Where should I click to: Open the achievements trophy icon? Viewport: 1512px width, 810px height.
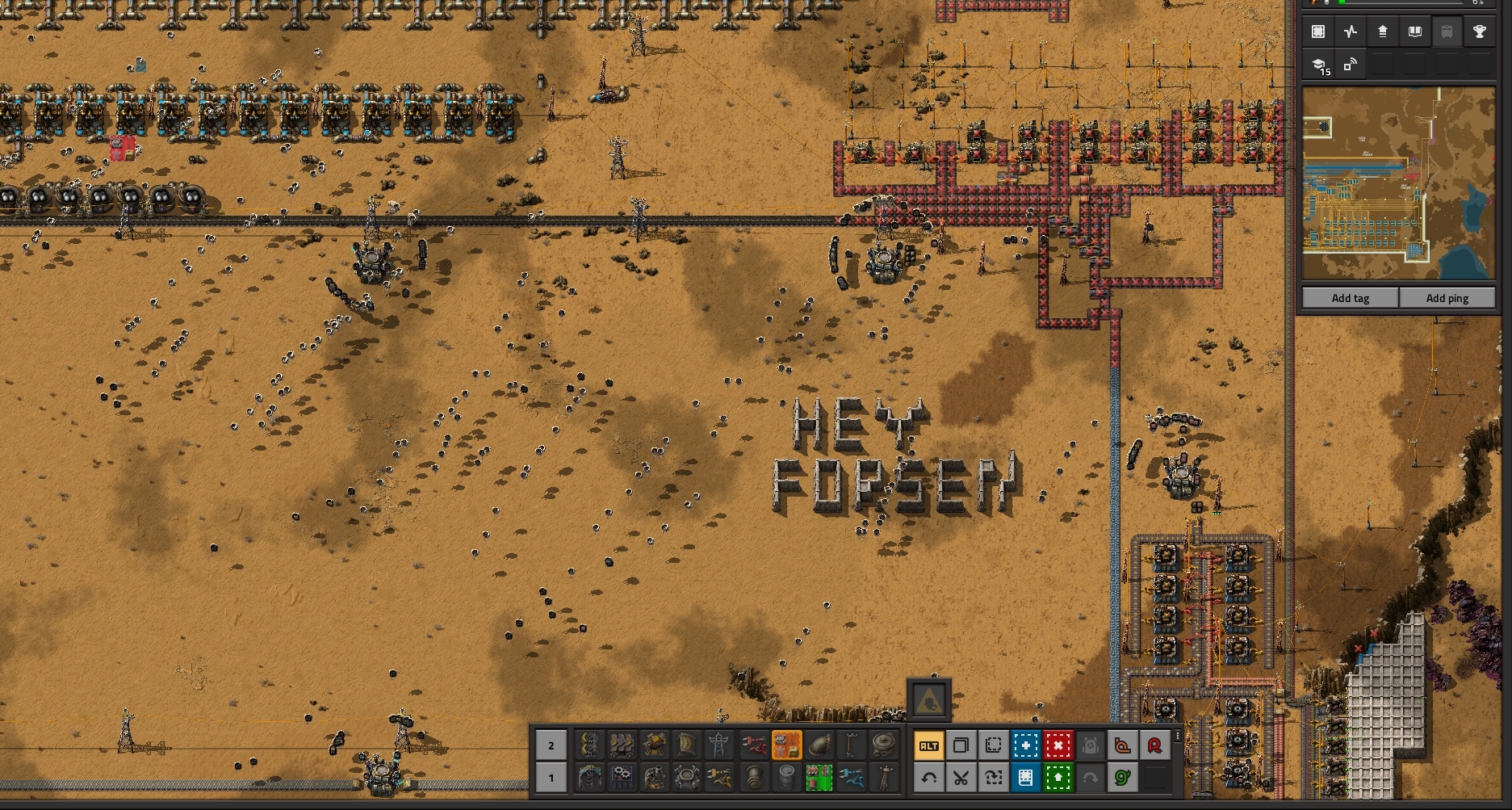[1479, 32]
